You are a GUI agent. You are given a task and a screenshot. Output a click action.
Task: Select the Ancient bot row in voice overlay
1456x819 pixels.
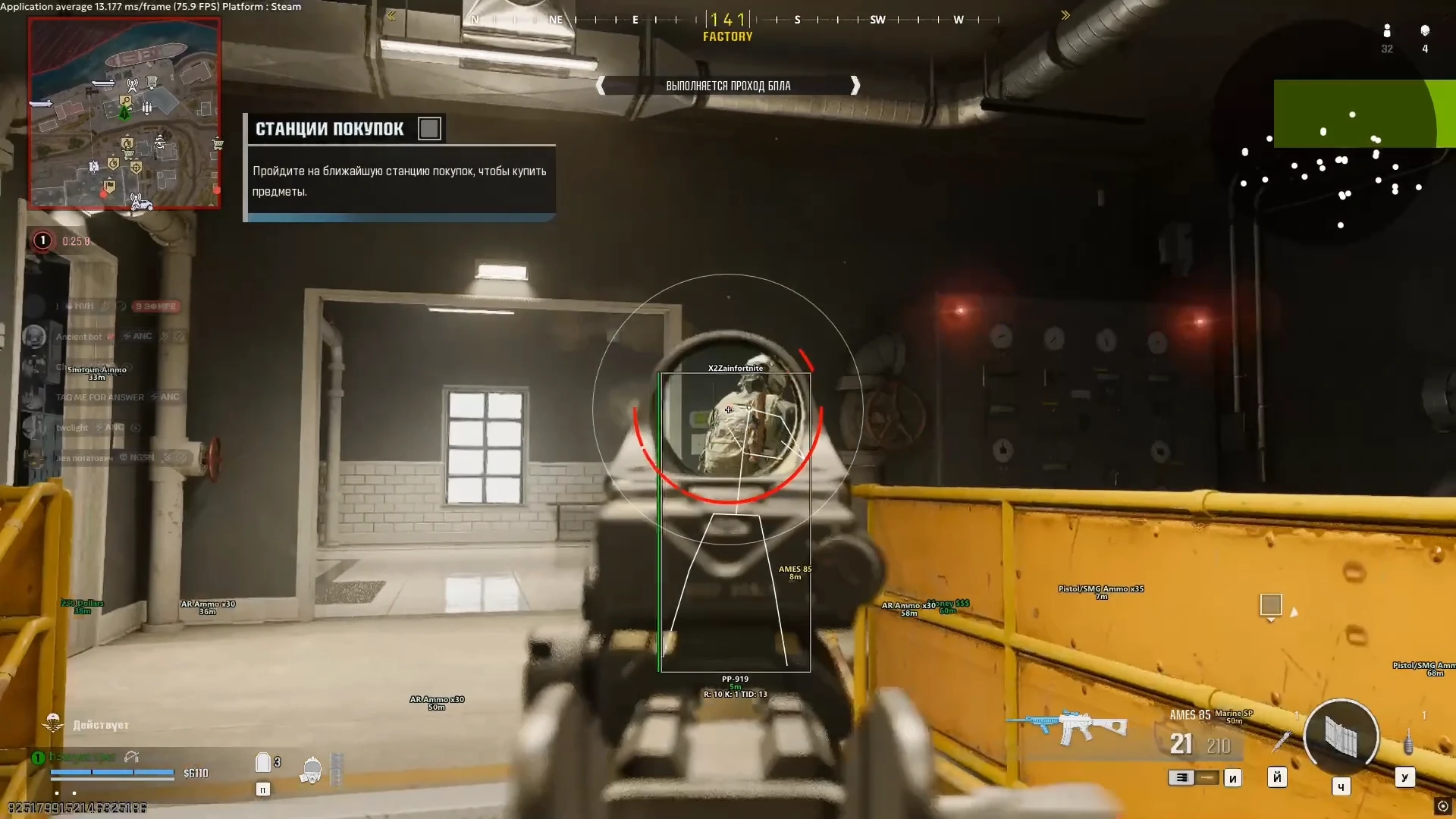(x=79, y=337)
